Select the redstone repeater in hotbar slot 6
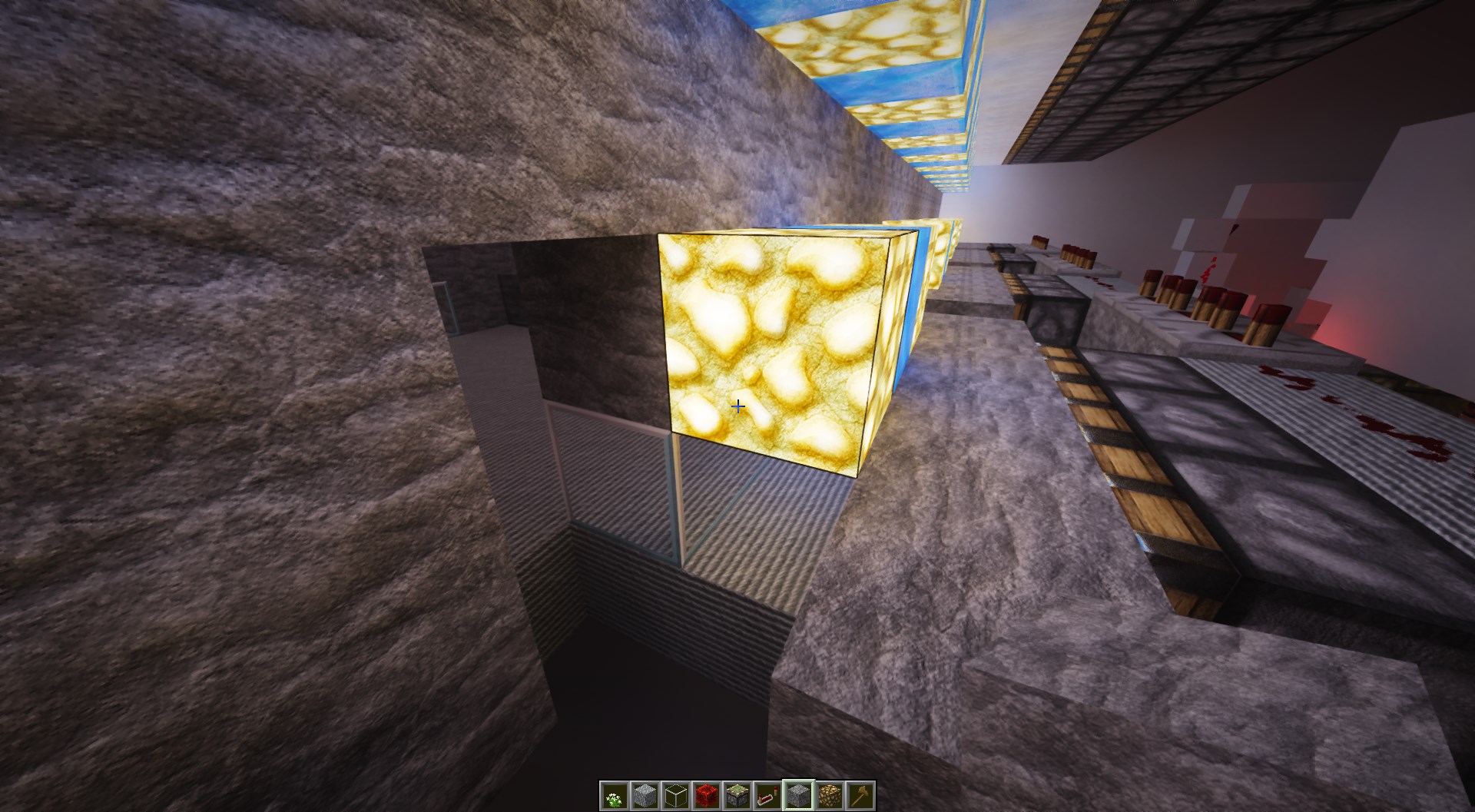 coord(767,797)
